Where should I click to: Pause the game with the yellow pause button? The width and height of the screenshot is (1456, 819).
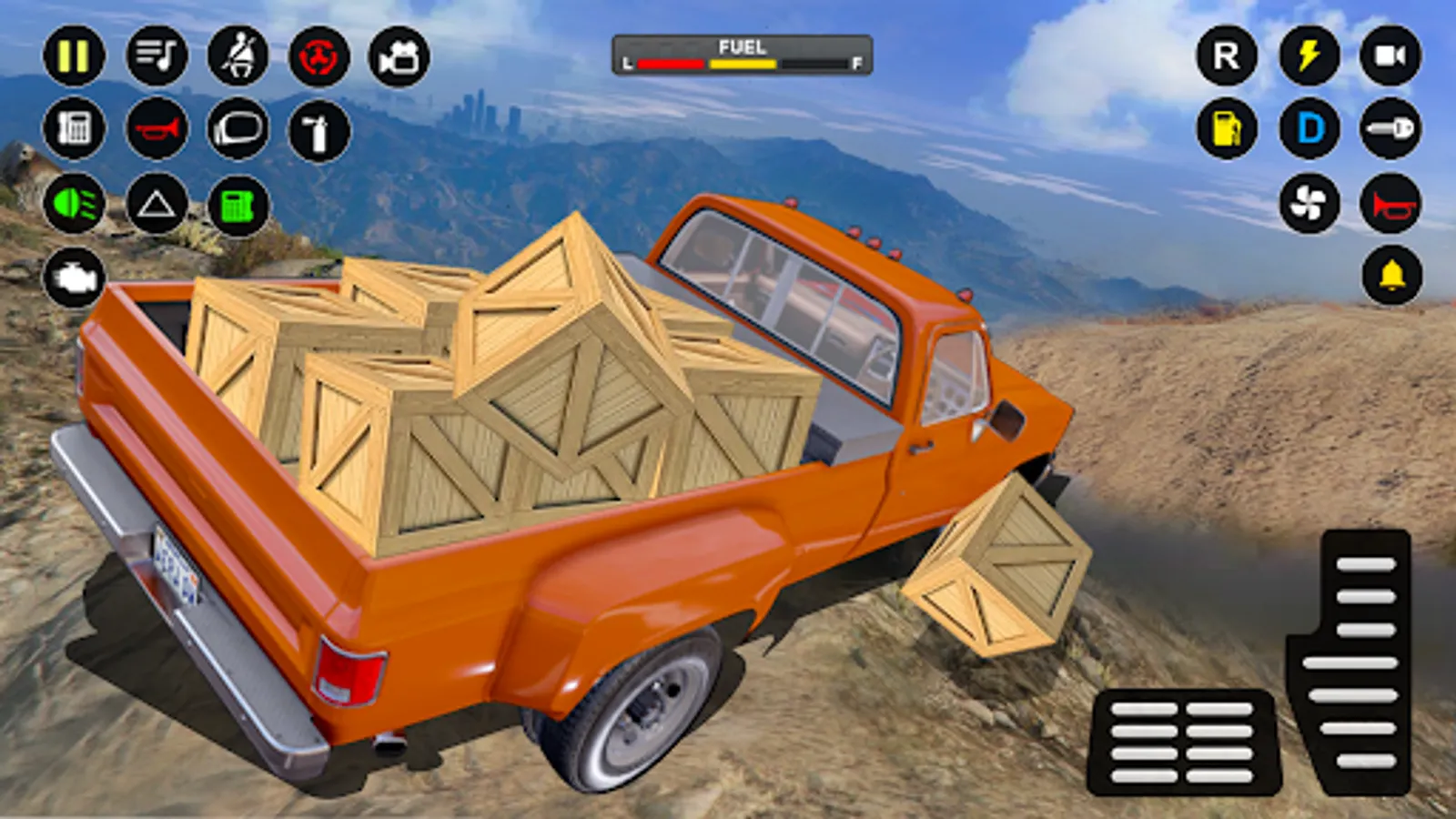pyautogui.click(x=74, y=56)
